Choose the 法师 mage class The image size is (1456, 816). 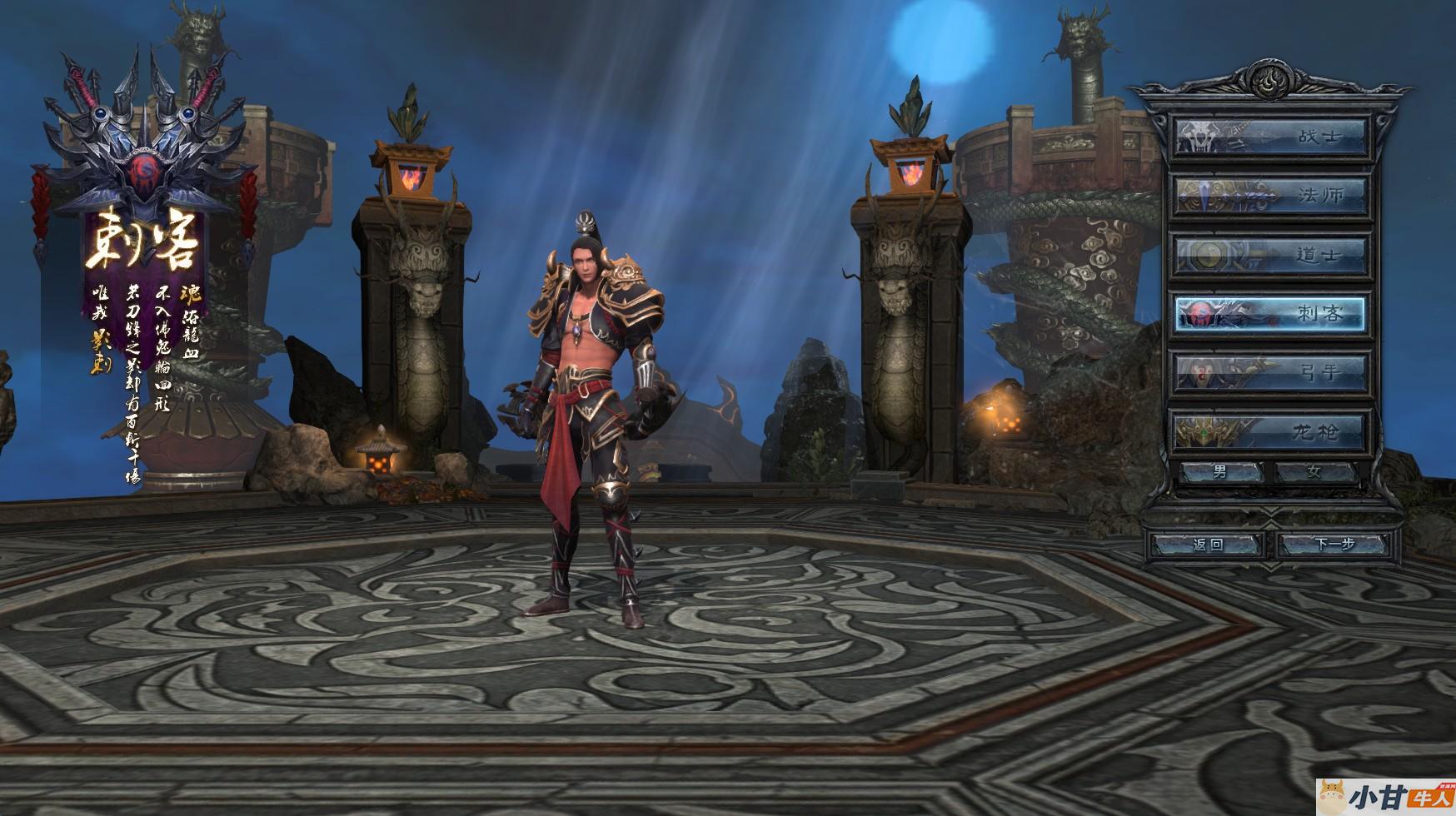coord(1270,196)
